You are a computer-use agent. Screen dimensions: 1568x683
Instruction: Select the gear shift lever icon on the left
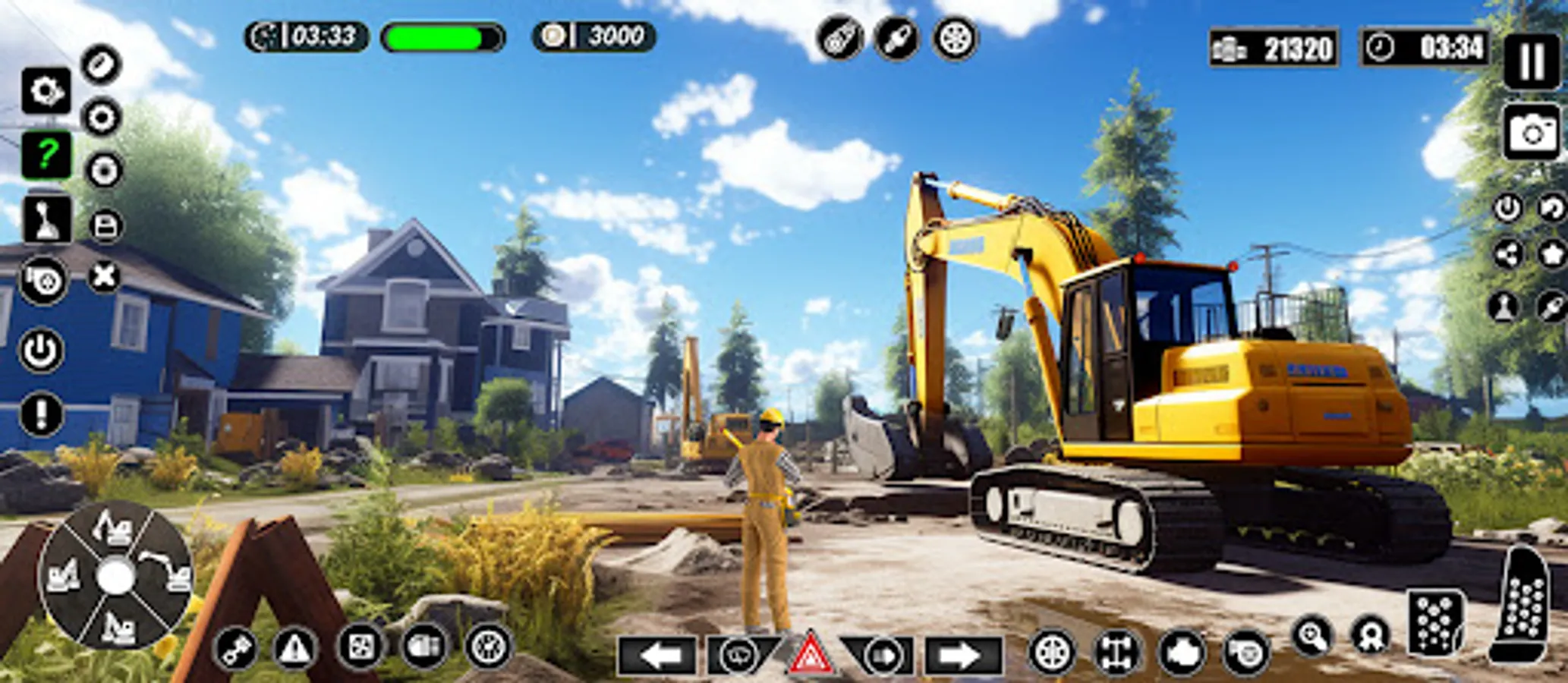pos(46,220)
